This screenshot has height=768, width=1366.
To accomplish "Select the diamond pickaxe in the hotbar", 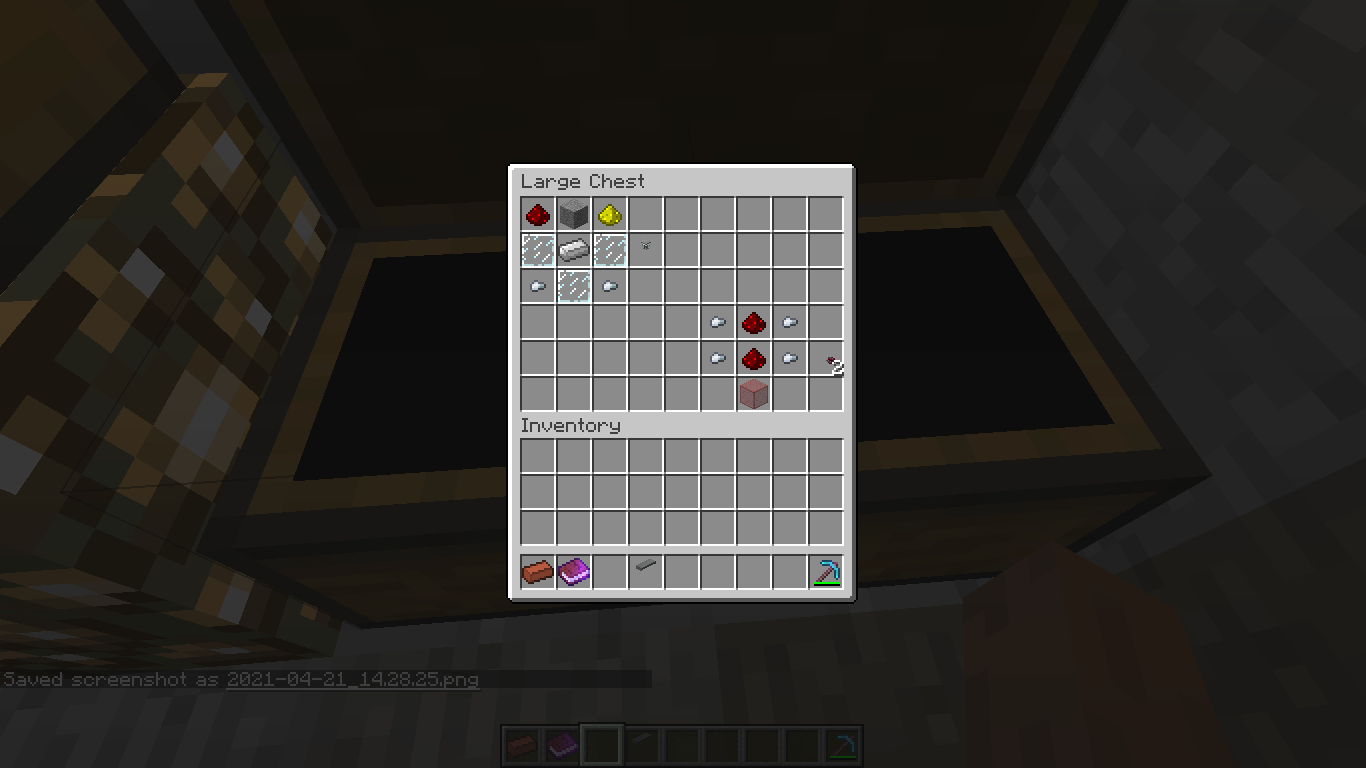I will click(826, 570).
